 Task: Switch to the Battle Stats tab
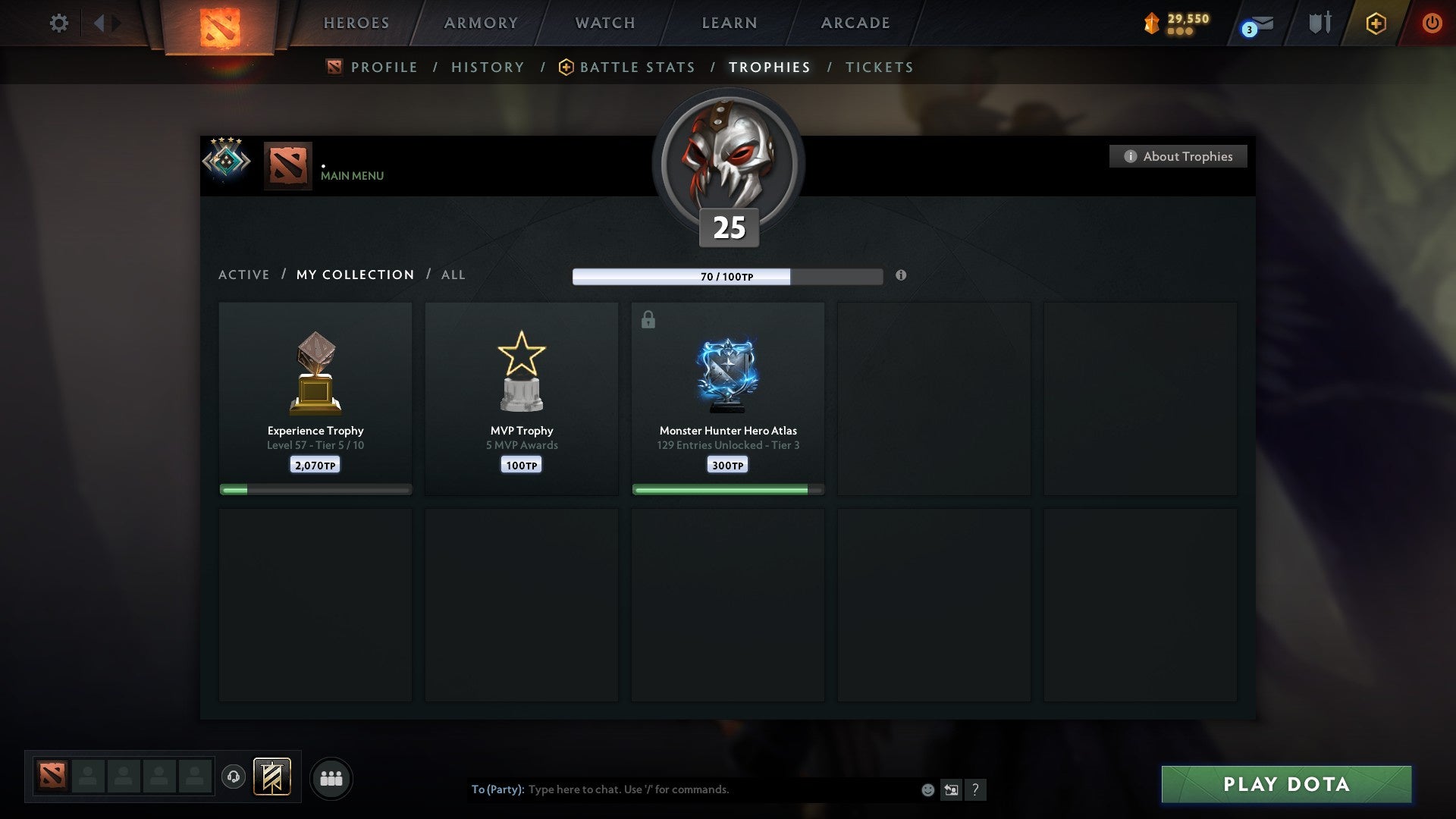click(637, 67)
